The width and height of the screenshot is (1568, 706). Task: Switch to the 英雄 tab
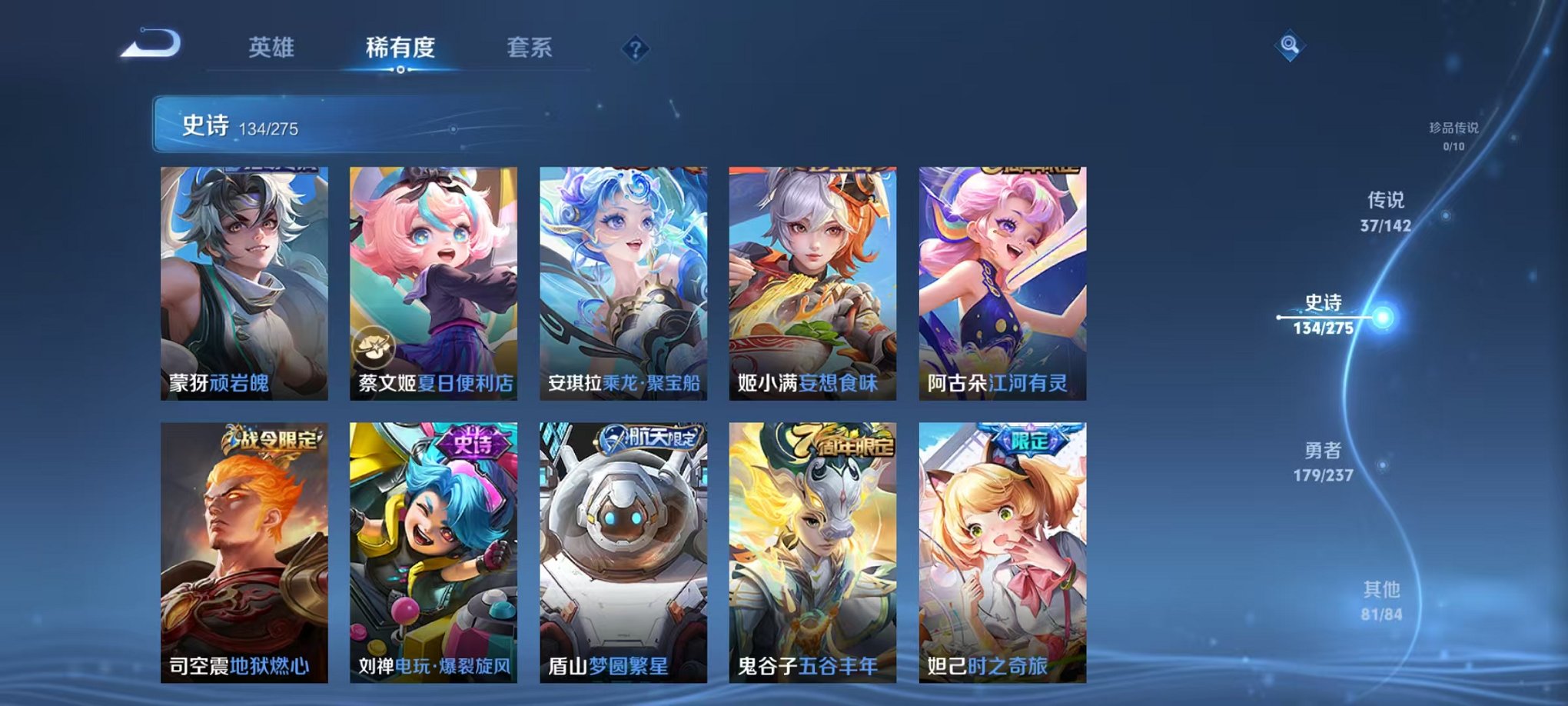point(273,48)
